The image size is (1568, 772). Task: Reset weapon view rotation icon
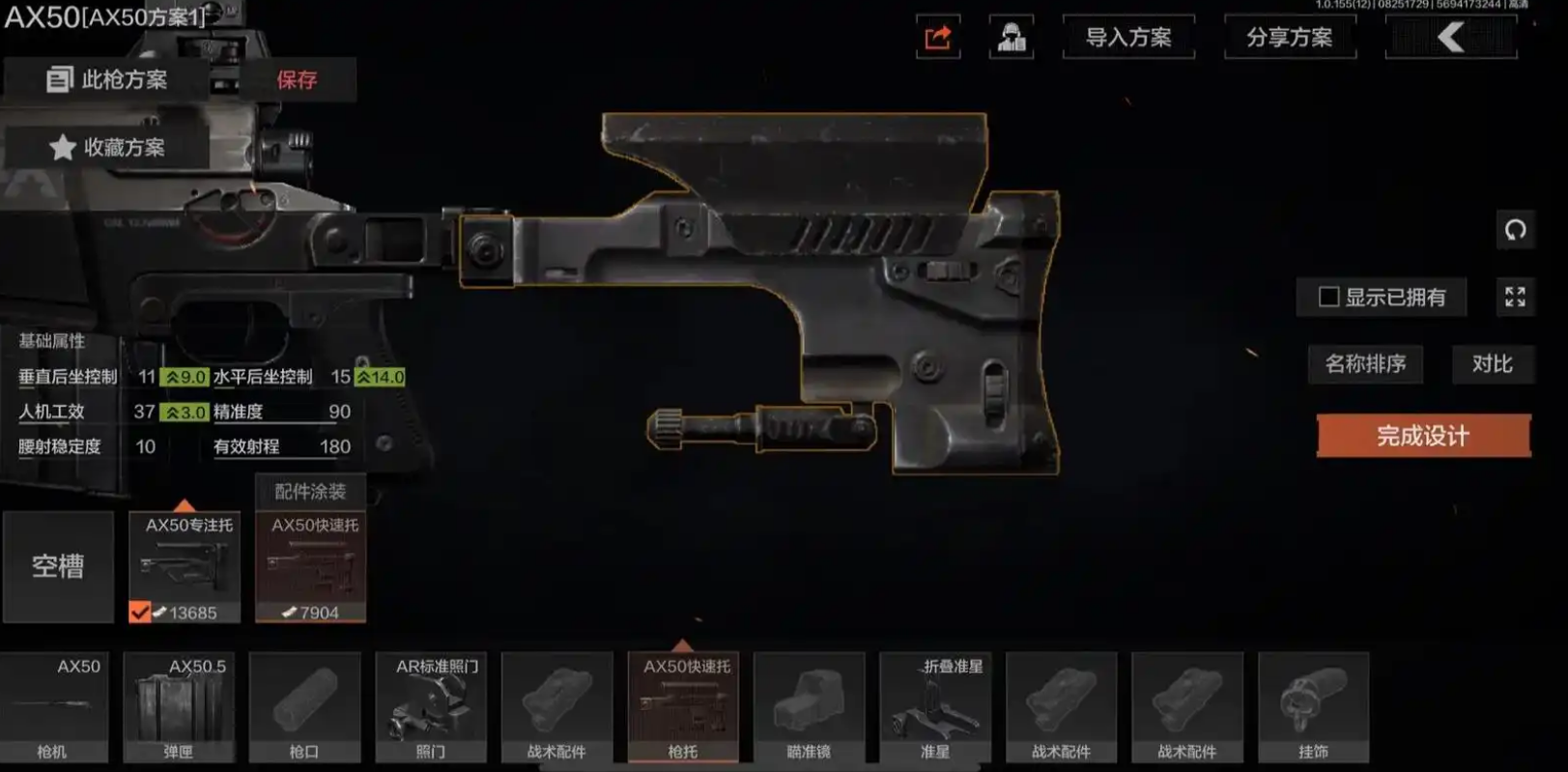(1515, 230)
